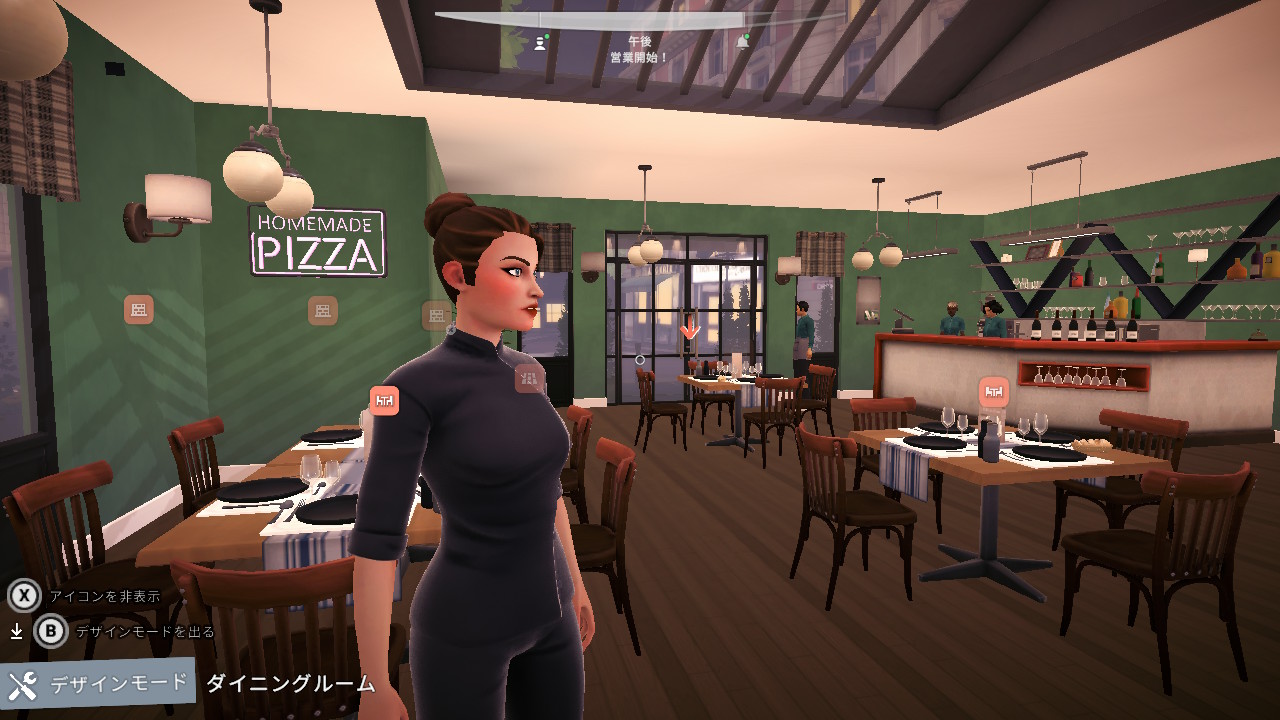Select the table icon above the bar-side table

click(x=993, y=391)
